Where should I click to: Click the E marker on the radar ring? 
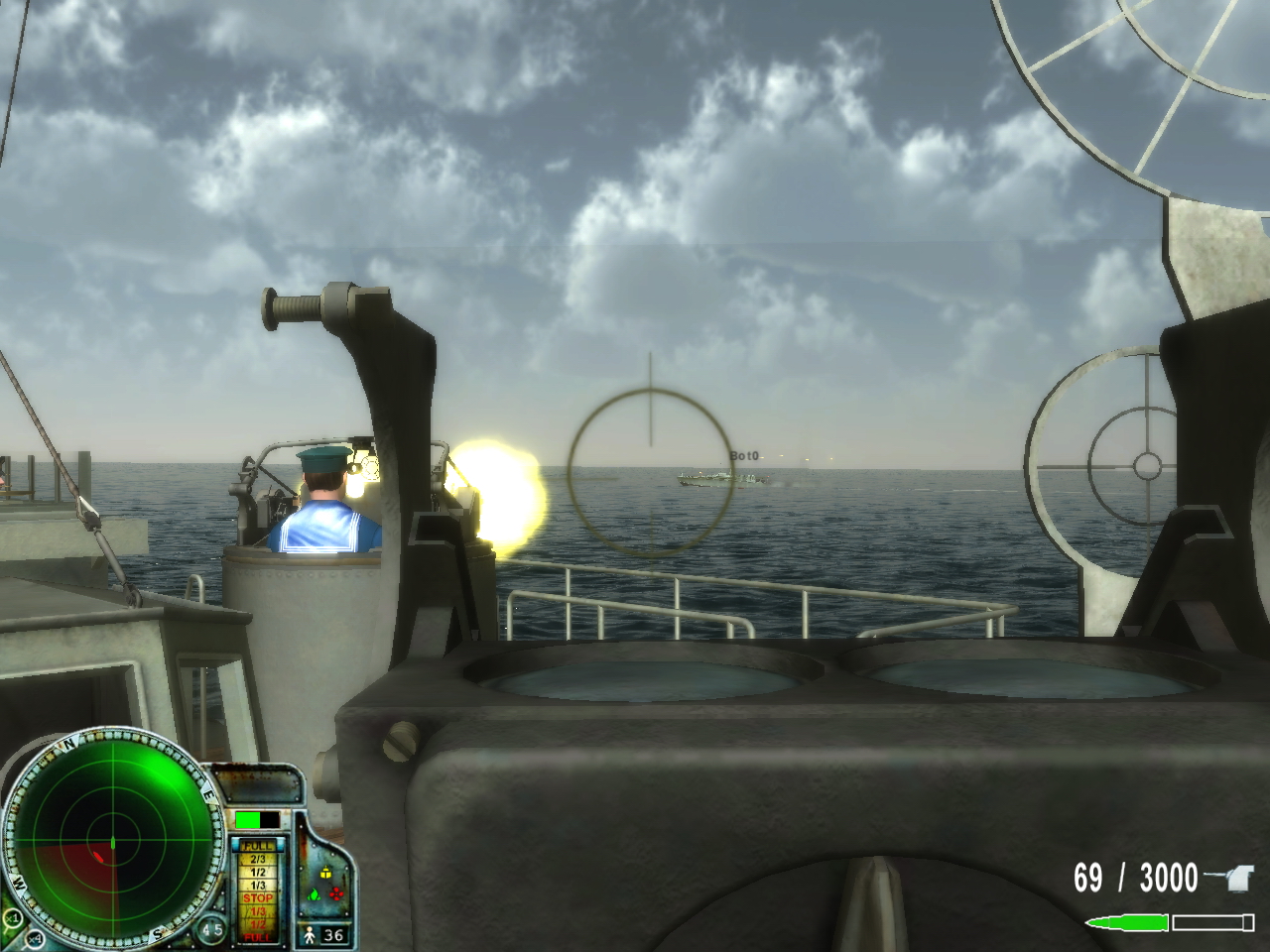click(208, 793)
